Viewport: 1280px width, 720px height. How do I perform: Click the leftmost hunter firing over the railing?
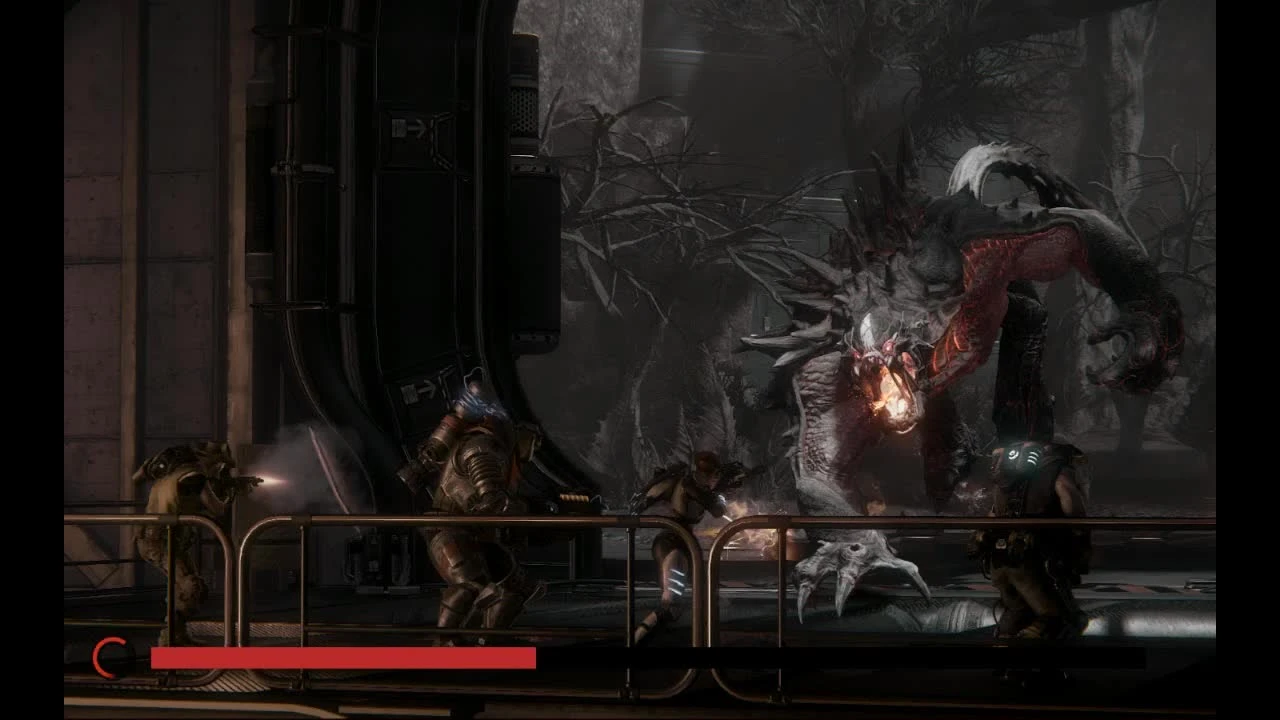[x=185, y=520]
